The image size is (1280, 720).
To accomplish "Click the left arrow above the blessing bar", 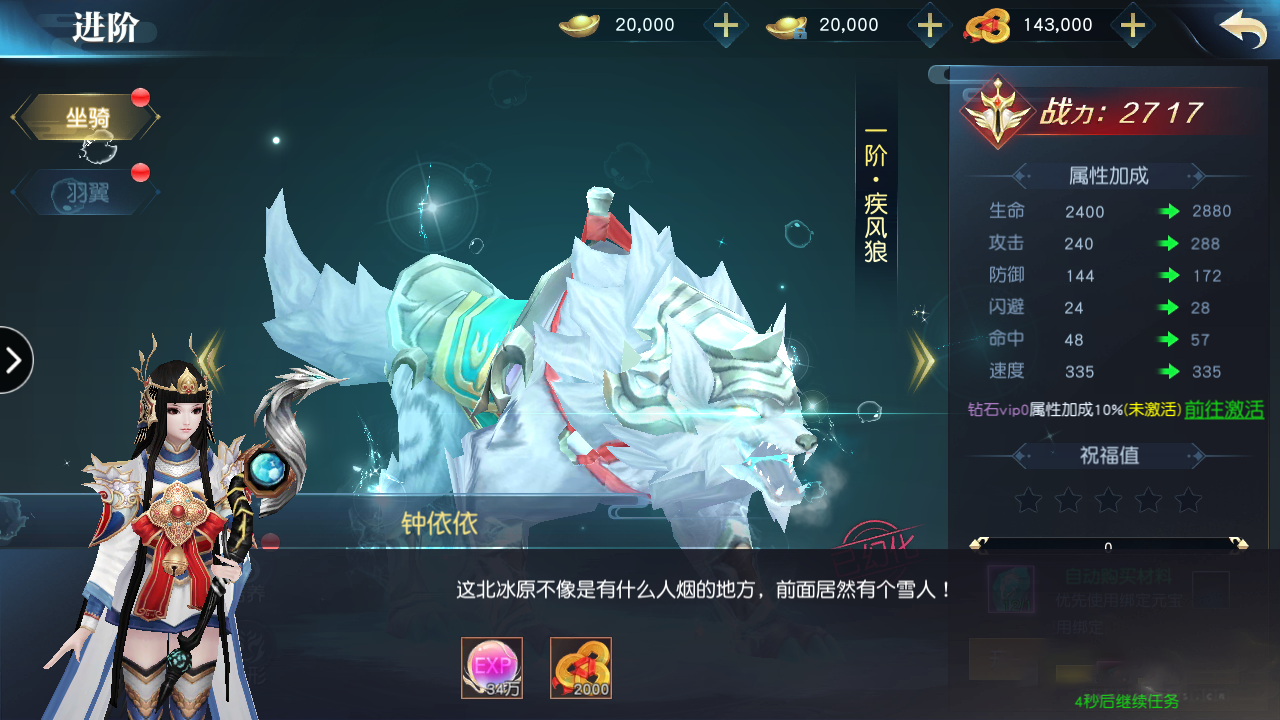I will [975, 542].
